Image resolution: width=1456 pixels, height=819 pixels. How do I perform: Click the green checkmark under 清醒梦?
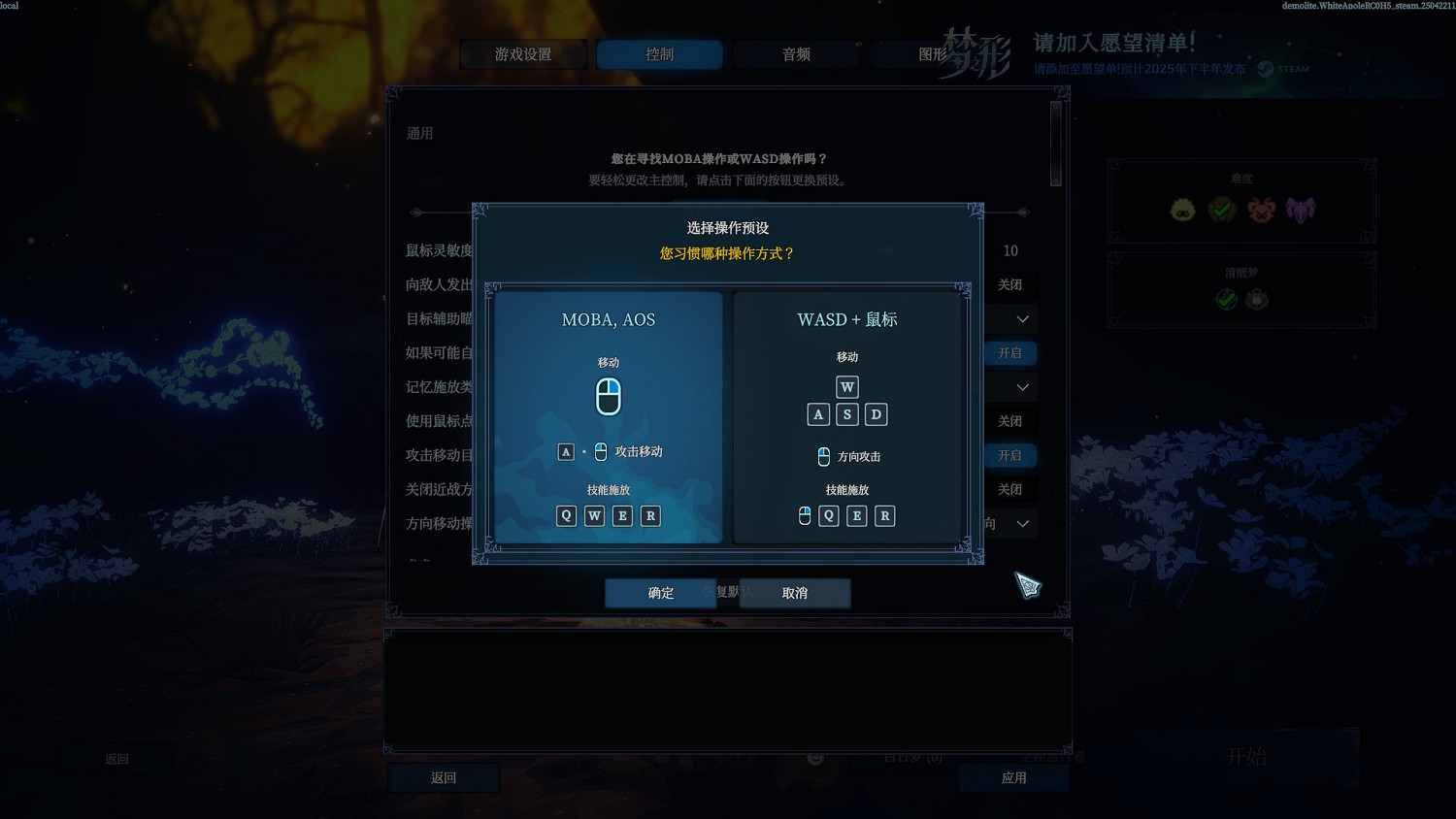point(1225,299)
